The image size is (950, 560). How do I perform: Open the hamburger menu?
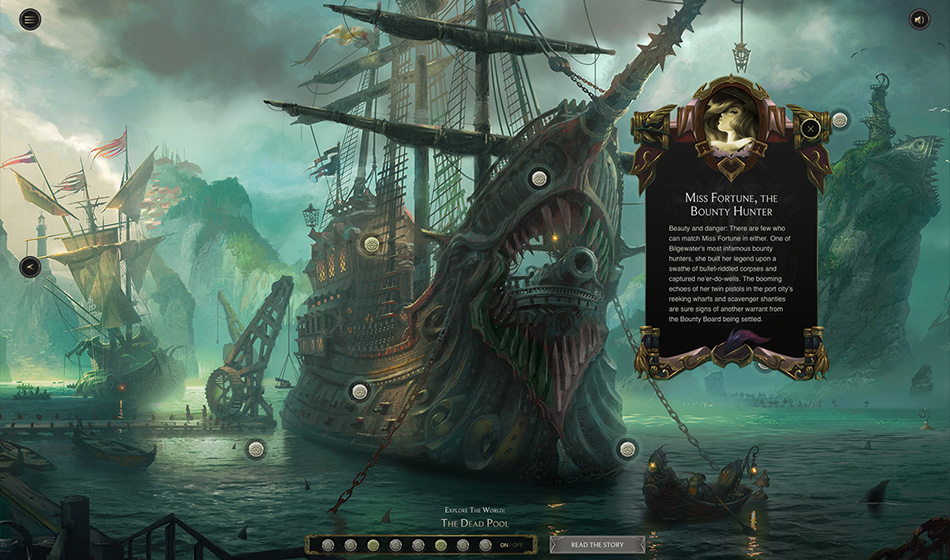click(31, 19)
